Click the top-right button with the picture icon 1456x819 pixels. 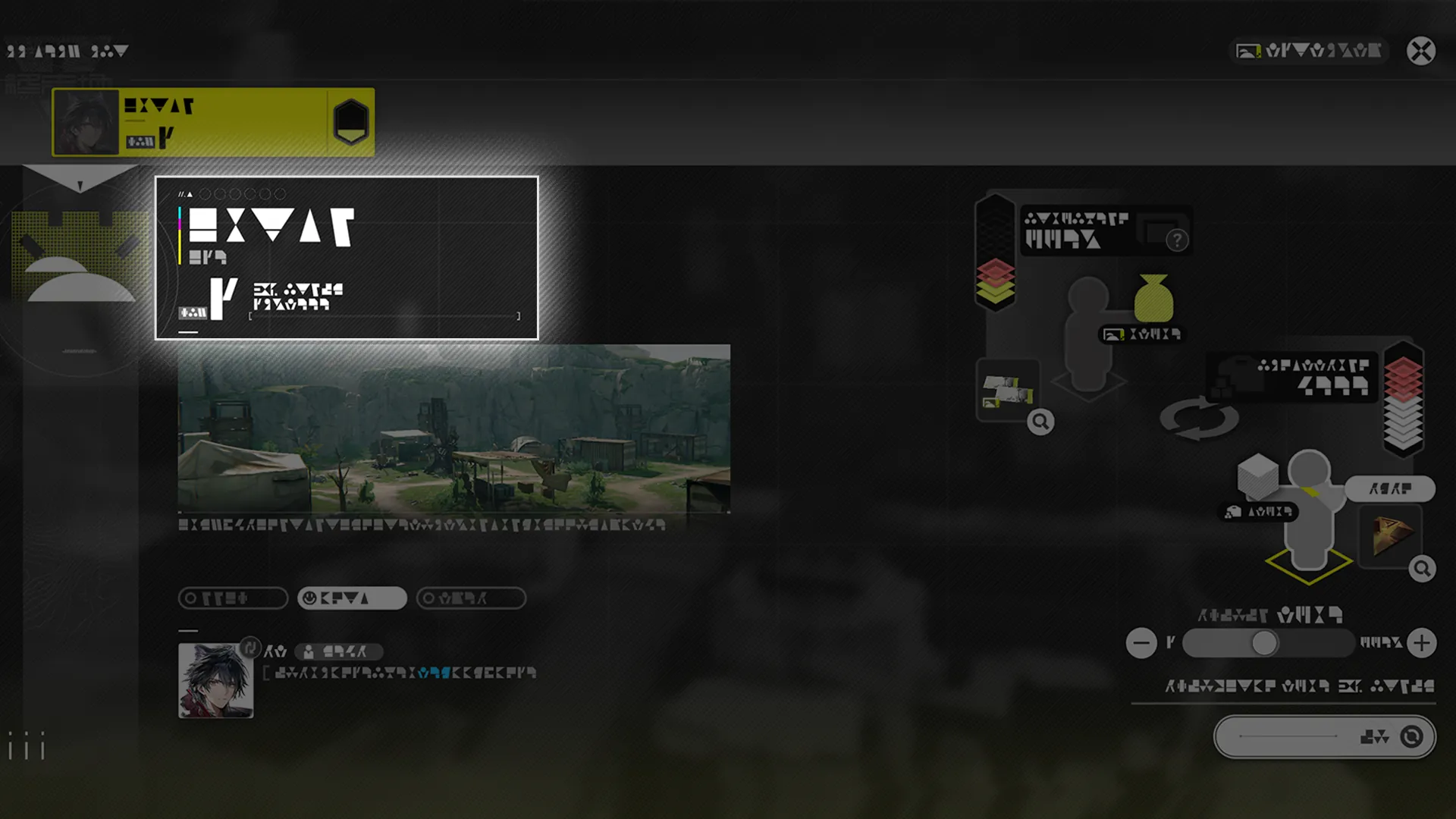click(x=1308, y=51)
